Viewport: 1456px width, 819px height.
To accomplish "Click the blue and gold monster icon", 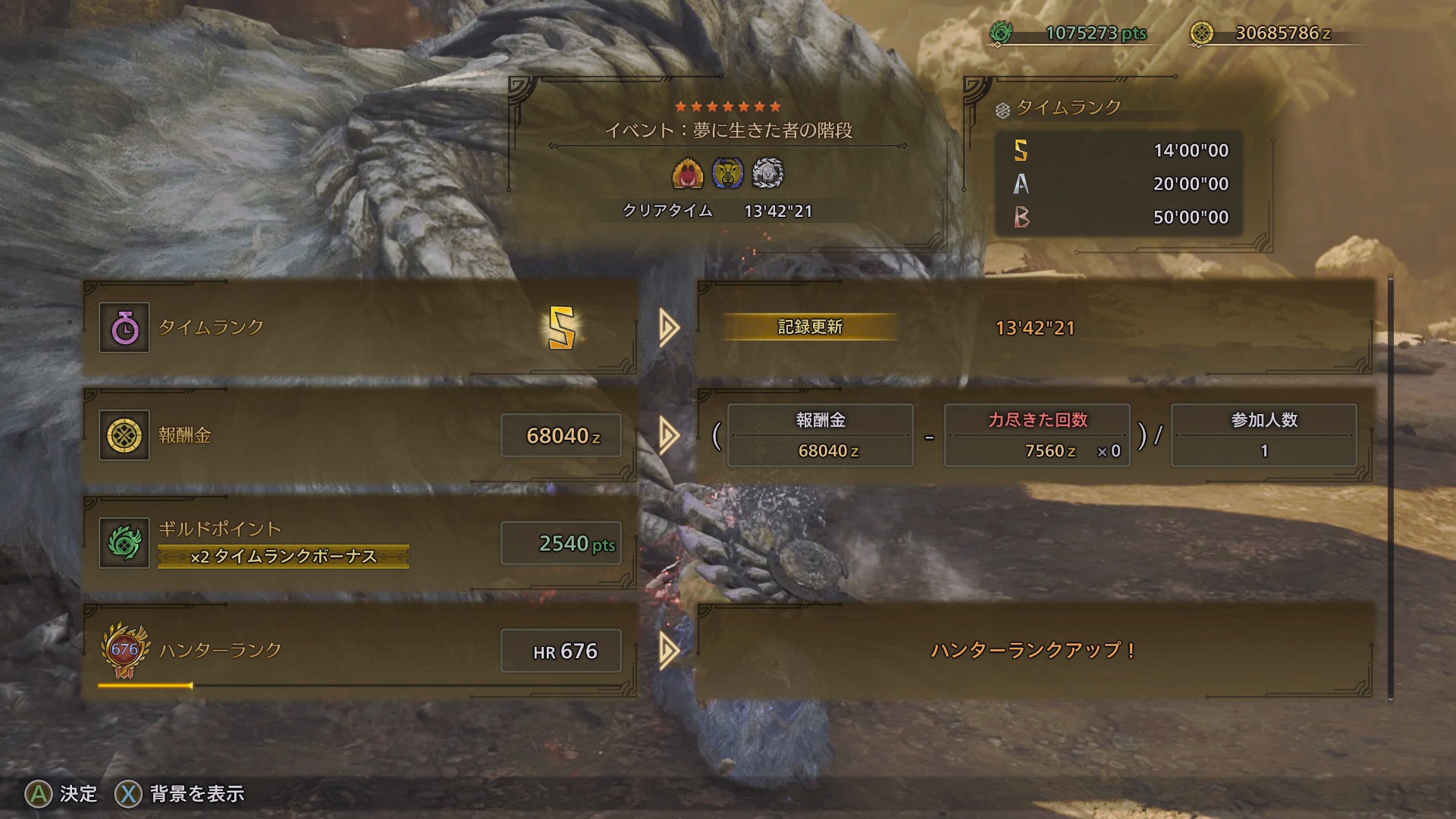I will click(x=728, y=174).
